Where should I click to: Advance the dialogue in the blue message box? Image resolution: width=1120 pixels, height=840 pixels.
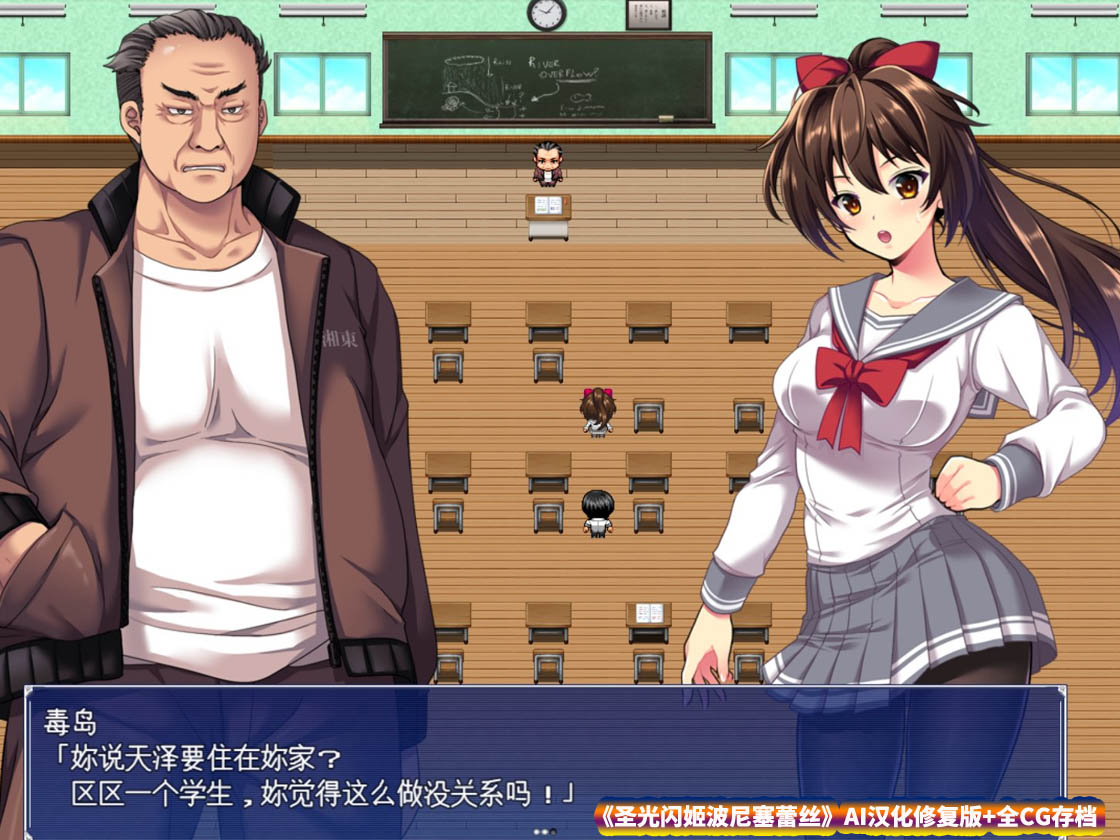(544, 760)
